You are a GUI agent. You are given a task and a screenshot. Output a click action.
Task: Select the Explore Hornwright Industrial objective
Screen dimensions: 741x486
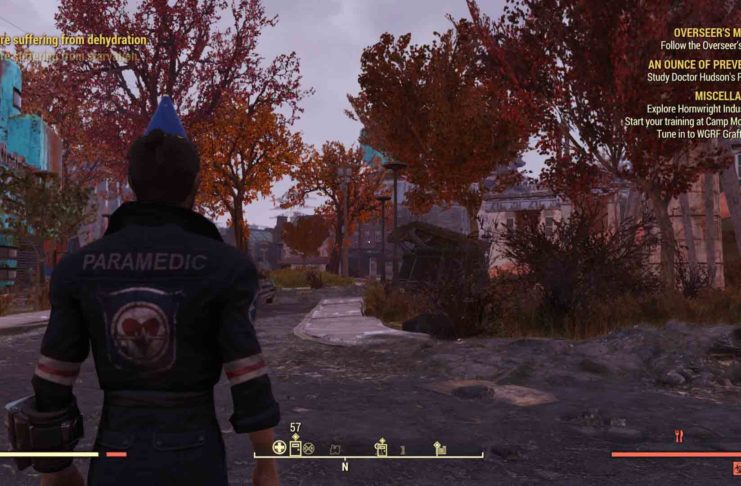[698, 109]
